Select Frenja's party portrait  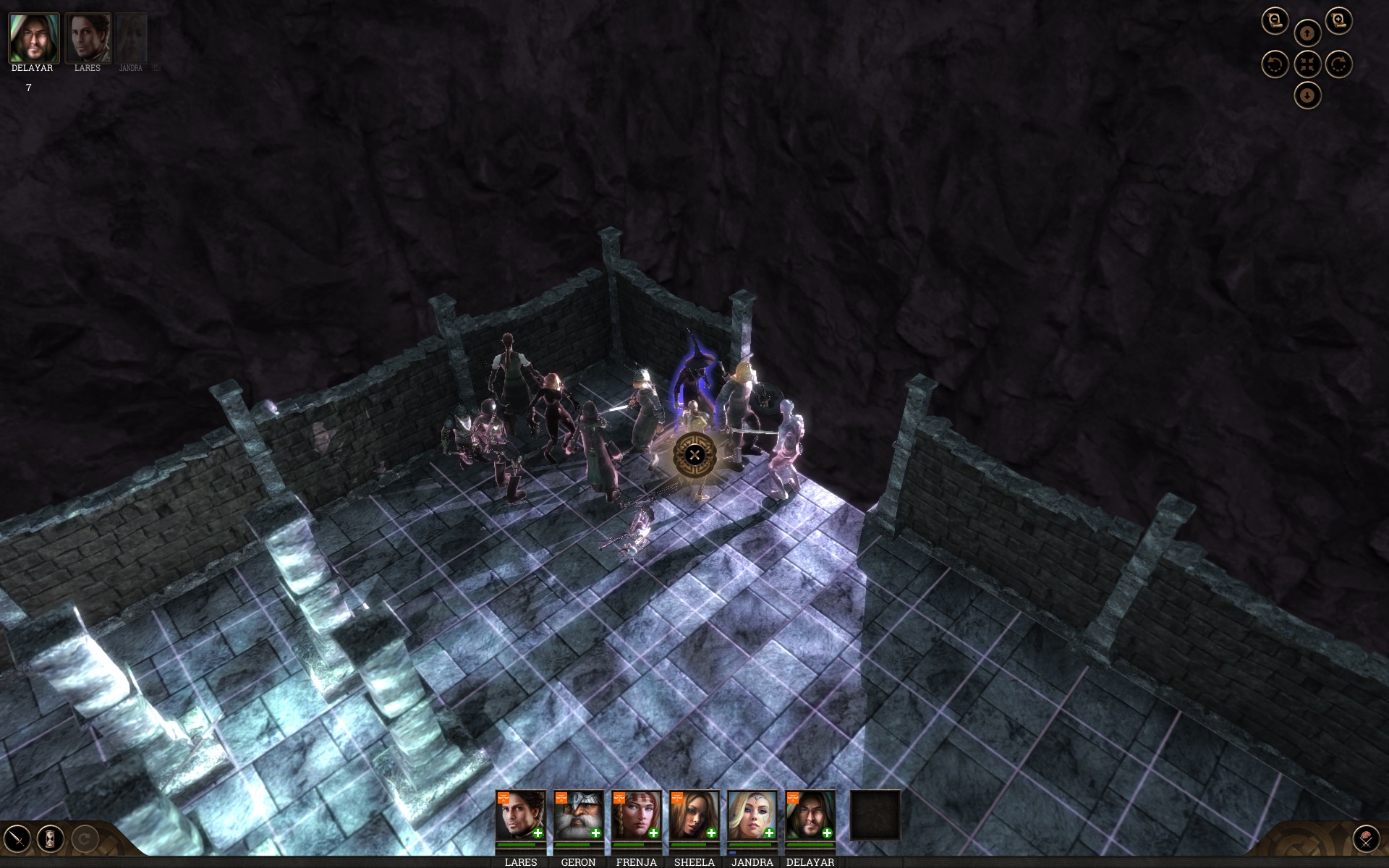[637, 815]
